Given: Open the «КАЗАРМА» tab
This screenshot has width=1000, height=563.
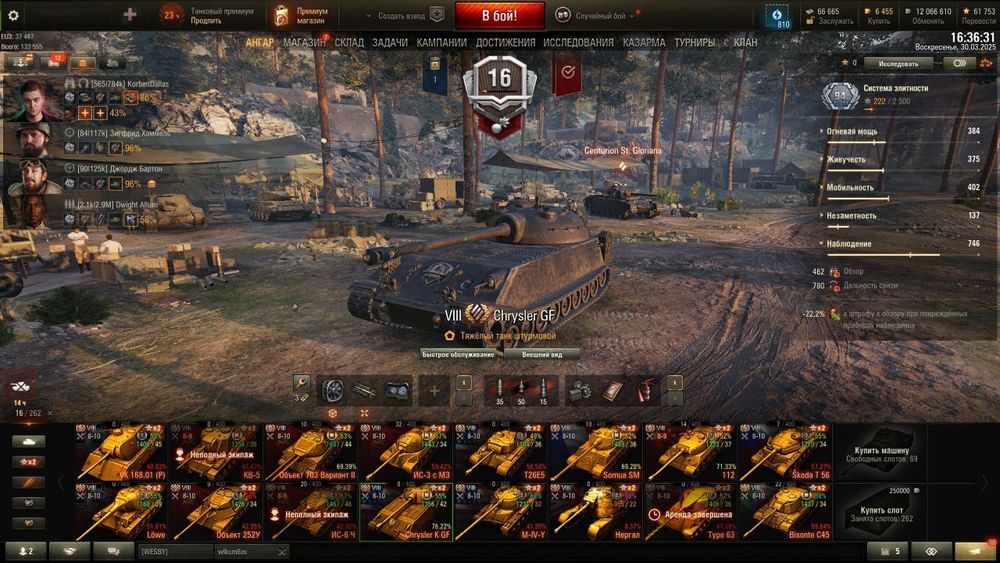Looking at the screenshot, I should coord(643,43).
